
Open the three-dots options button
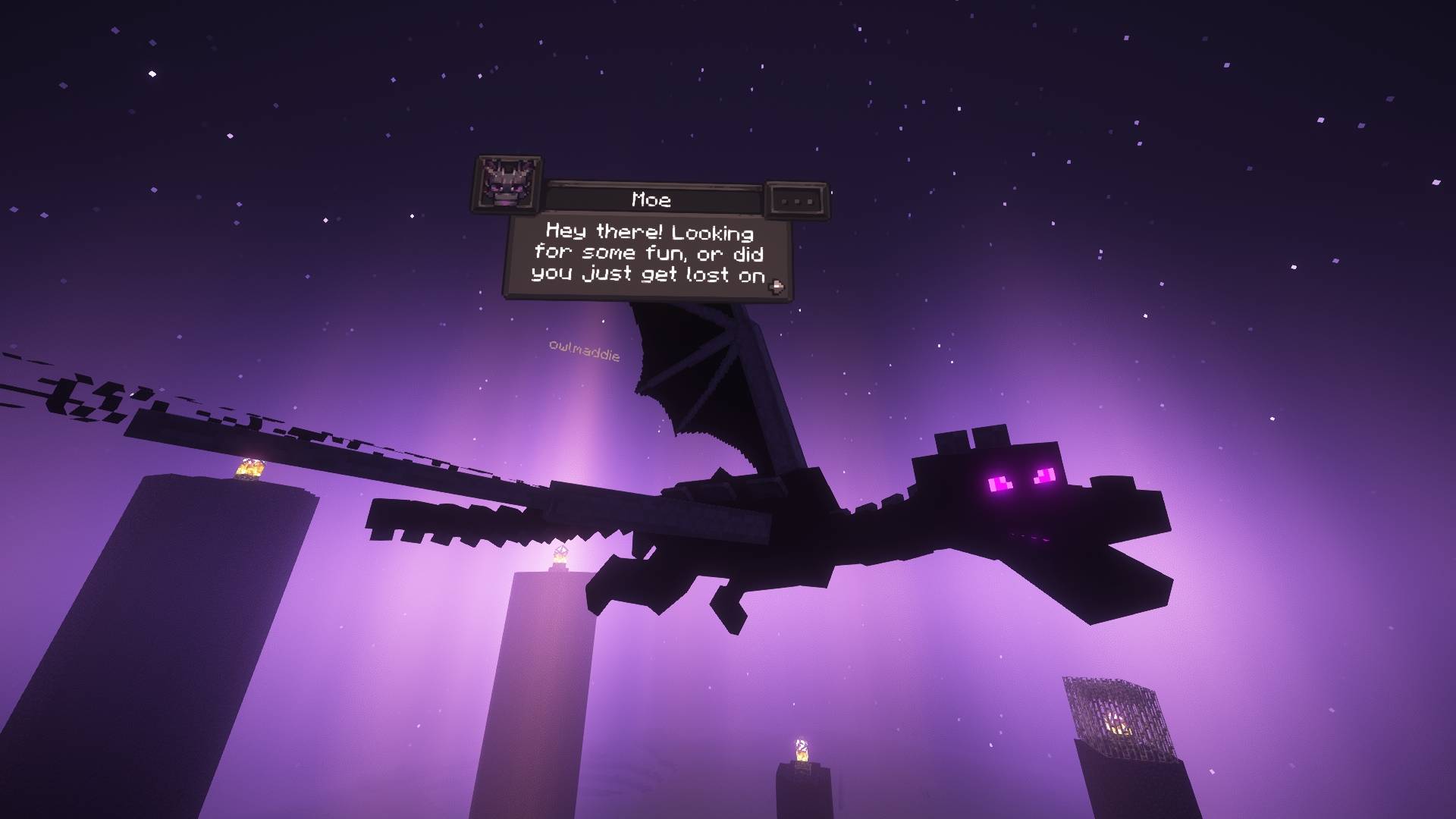coord(797,201)
